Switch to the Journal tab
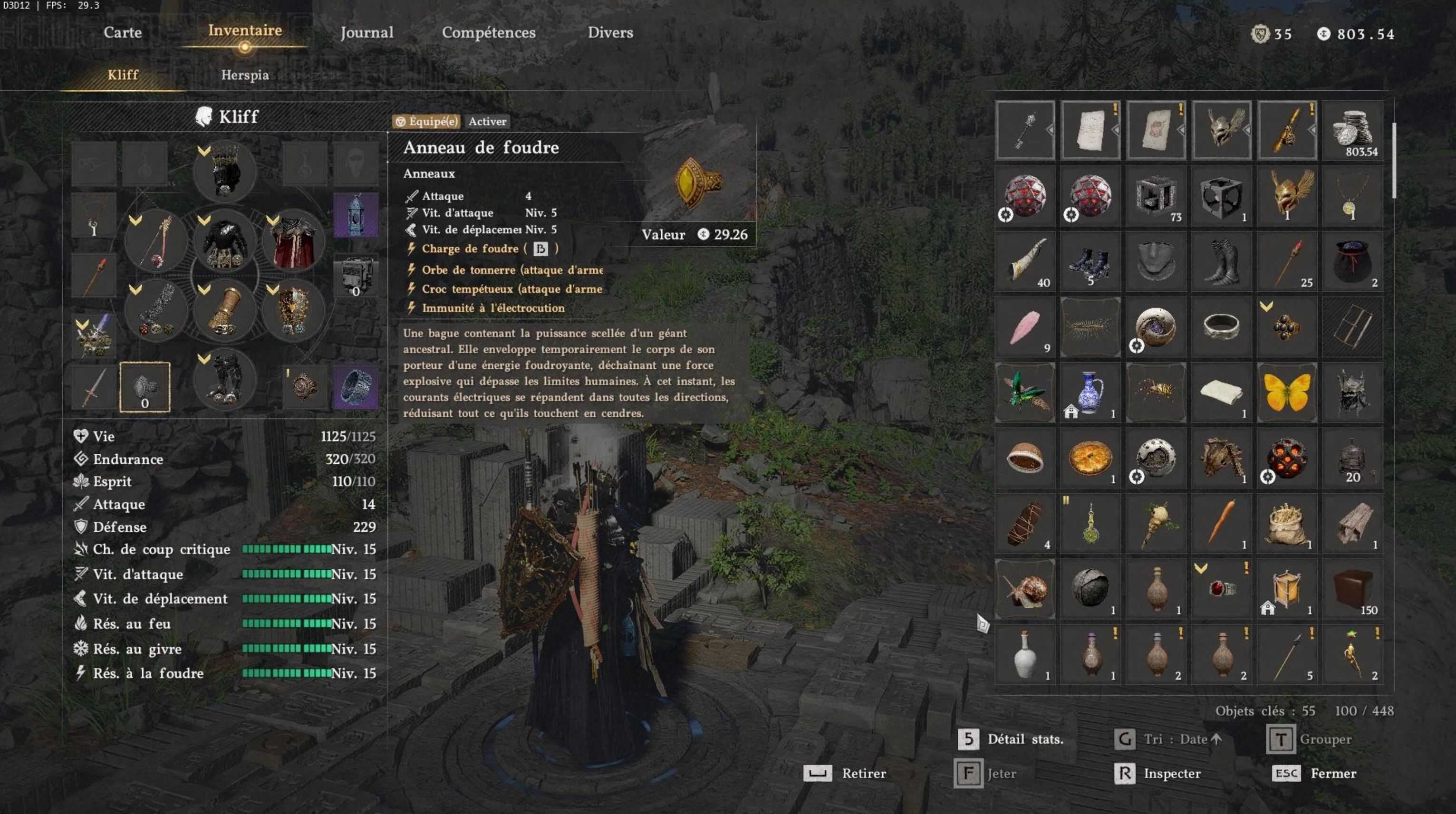The width and height of the screenshot is (1456, 814). [367, 33]
